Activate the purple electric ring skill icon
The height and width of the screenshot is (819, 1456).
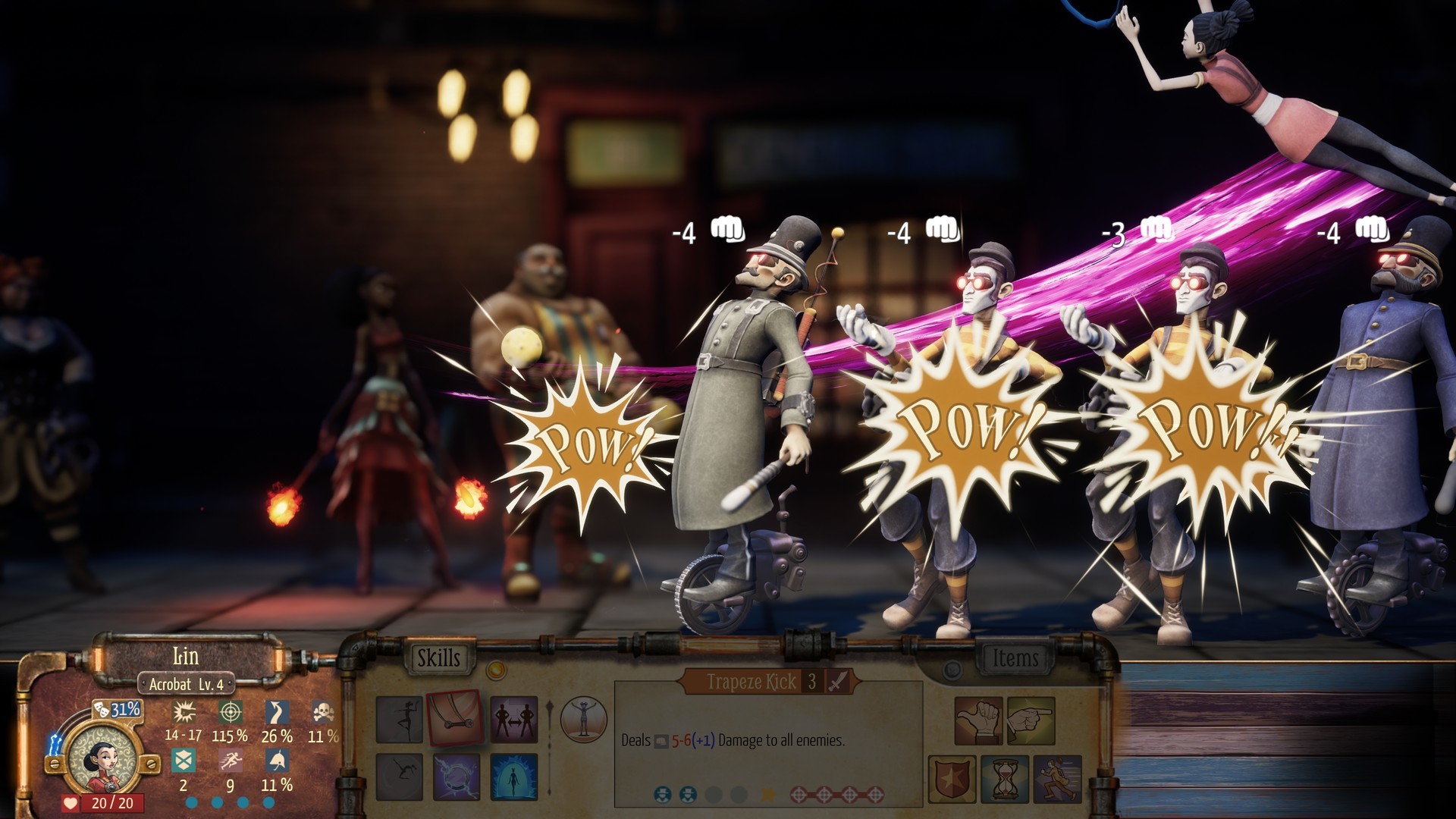pos(457,778)
